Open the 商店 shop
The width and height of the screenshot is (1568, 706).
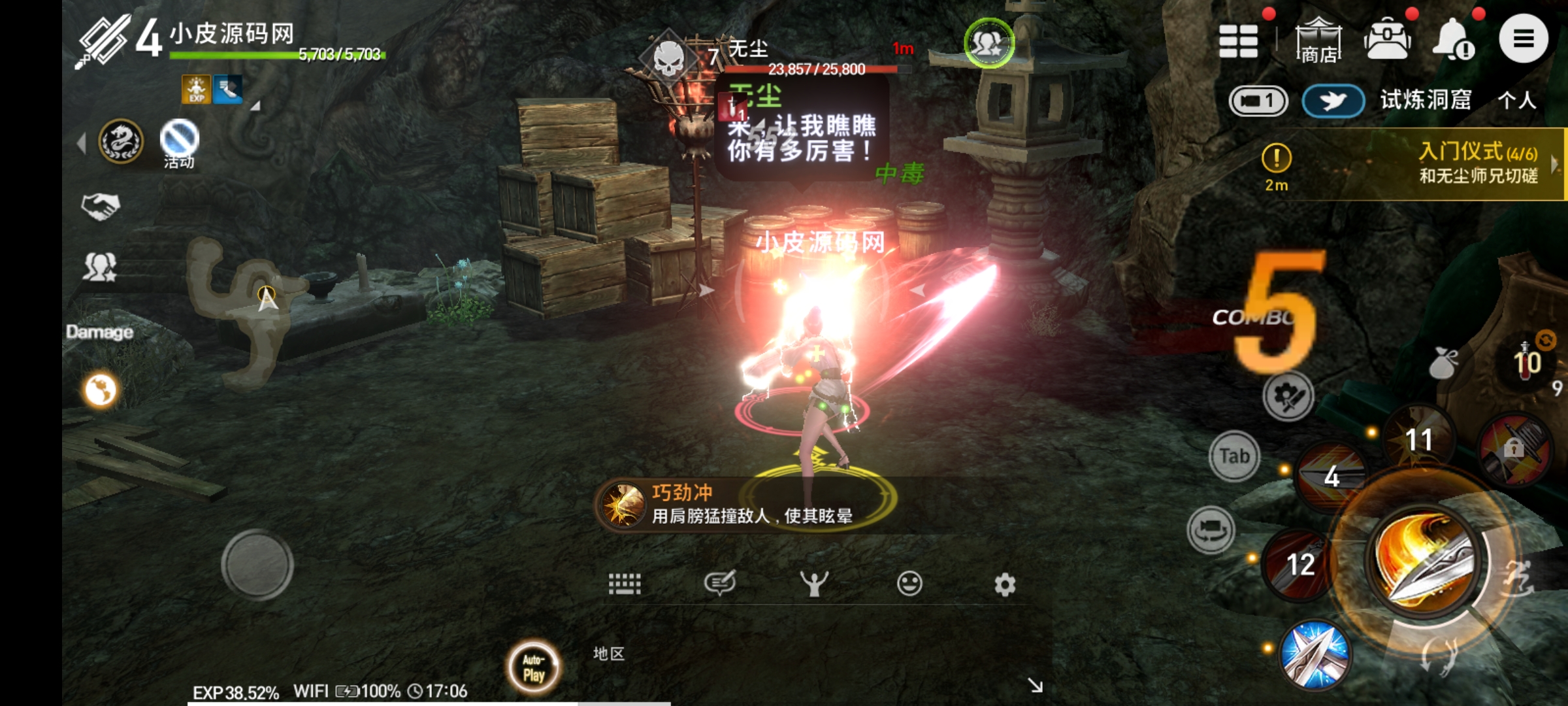coord(1318,41)
